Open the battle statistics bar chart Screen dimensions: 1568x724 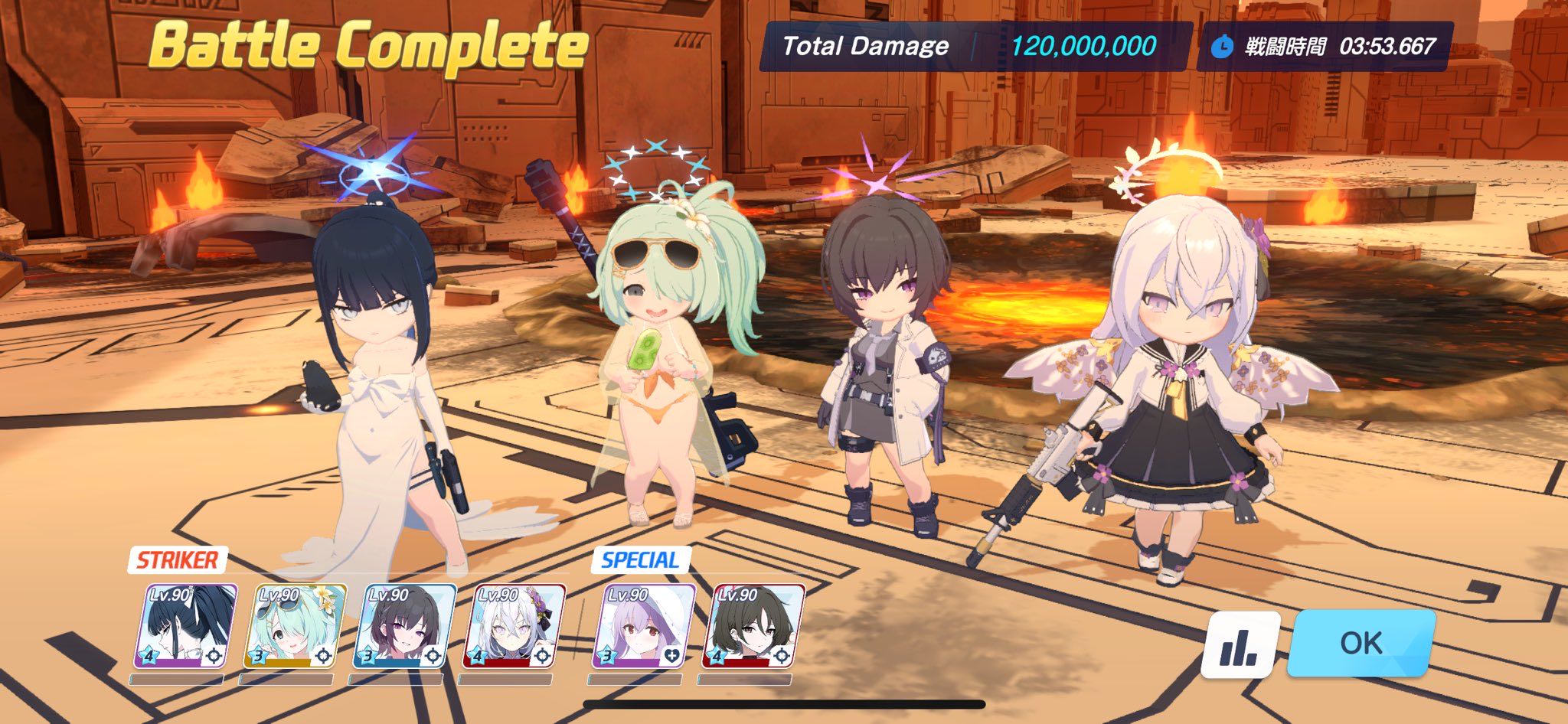click(x=1240, y=644)
